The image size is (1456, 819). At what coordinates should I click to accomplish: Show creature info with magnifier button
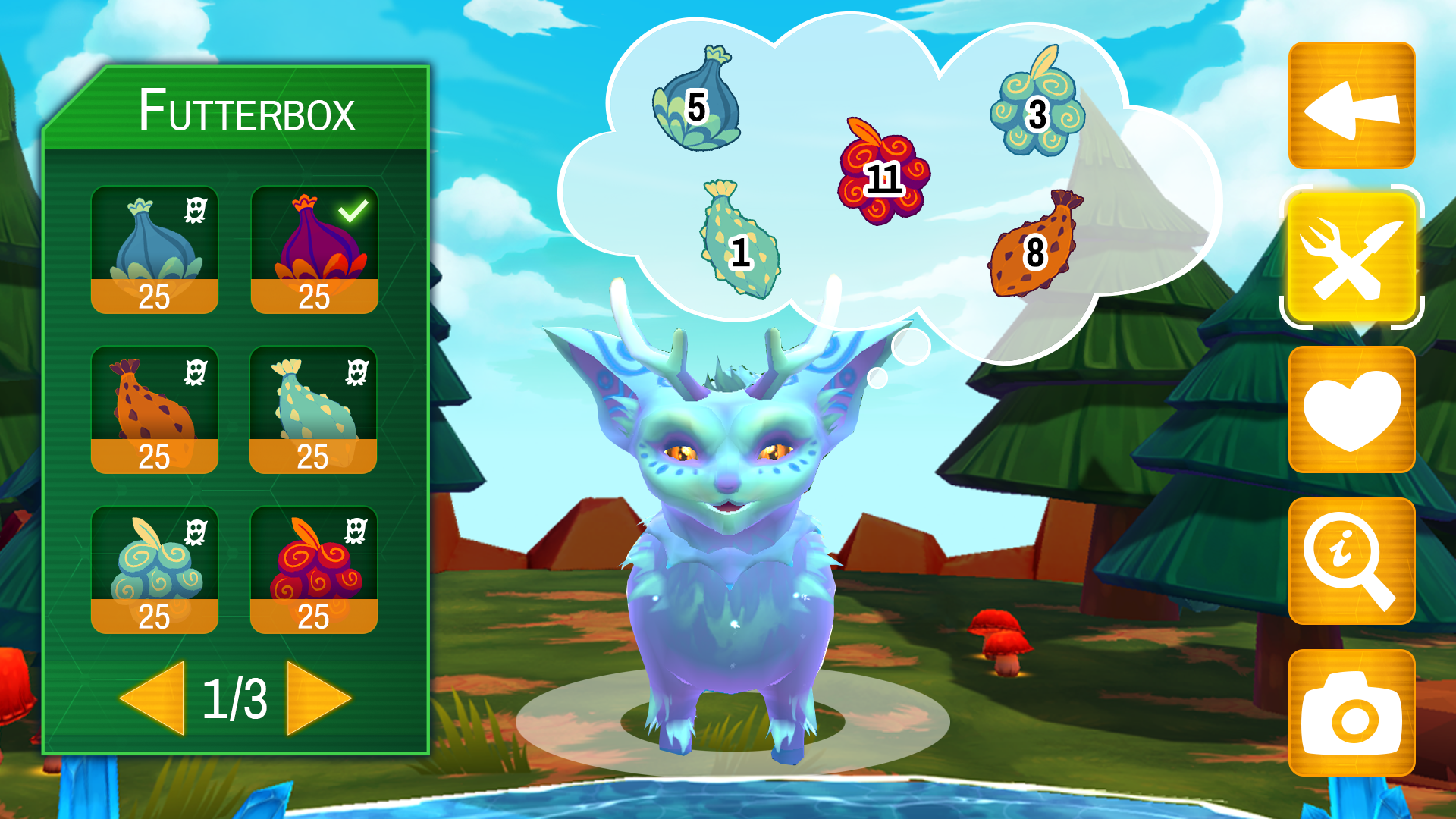[x=1351, y=561]
